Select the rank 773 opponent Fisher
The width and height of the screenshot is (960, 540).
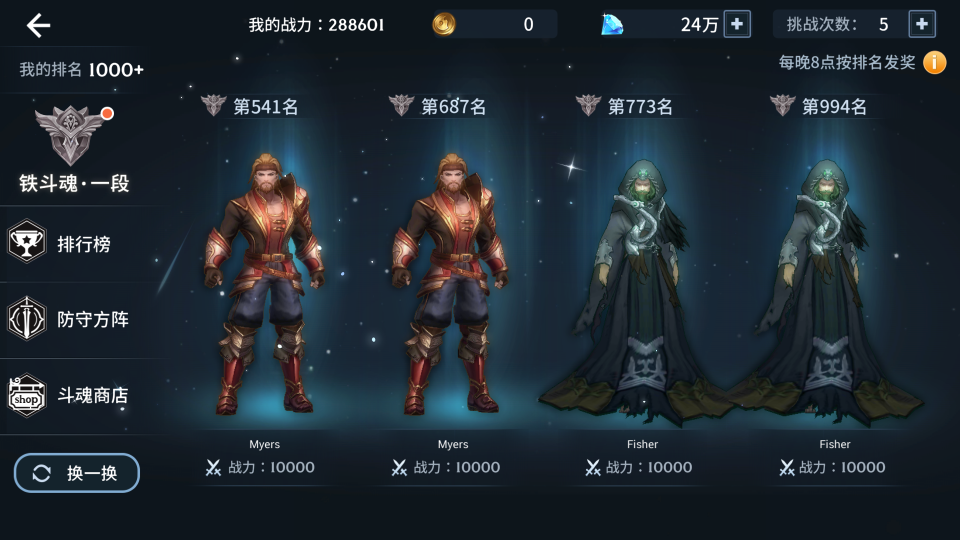coord(642,290)
